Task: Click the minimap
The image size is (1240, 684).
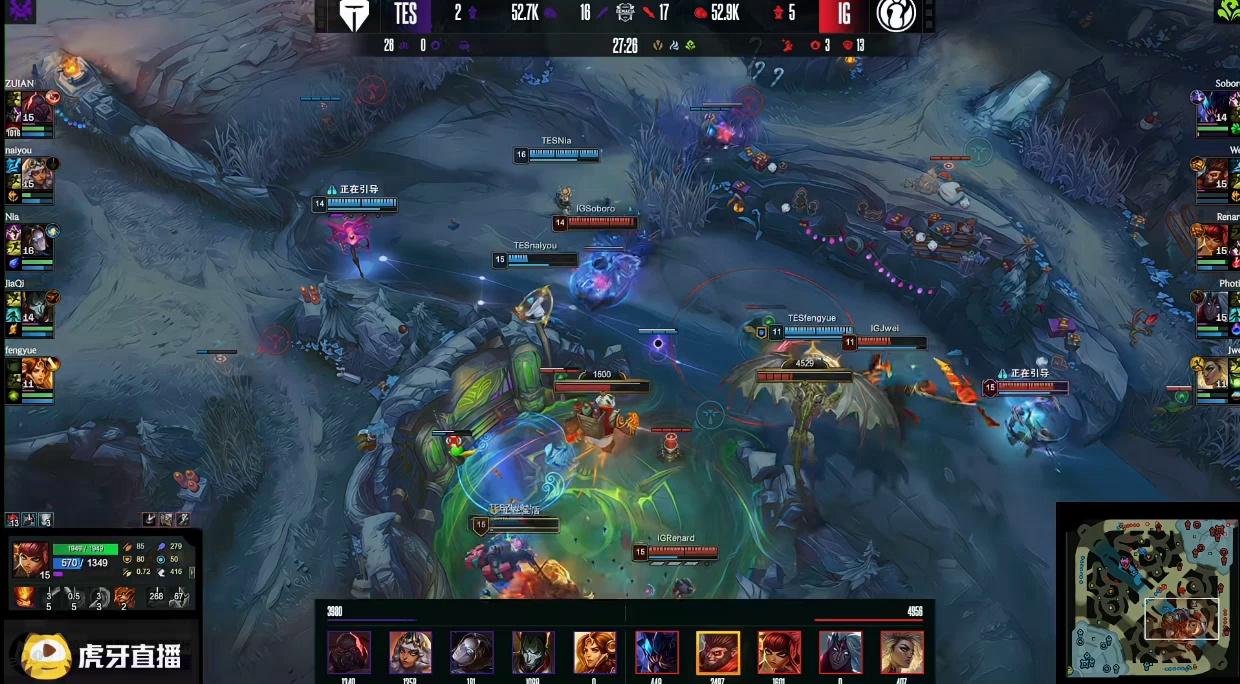Action: coord(1146,594)
